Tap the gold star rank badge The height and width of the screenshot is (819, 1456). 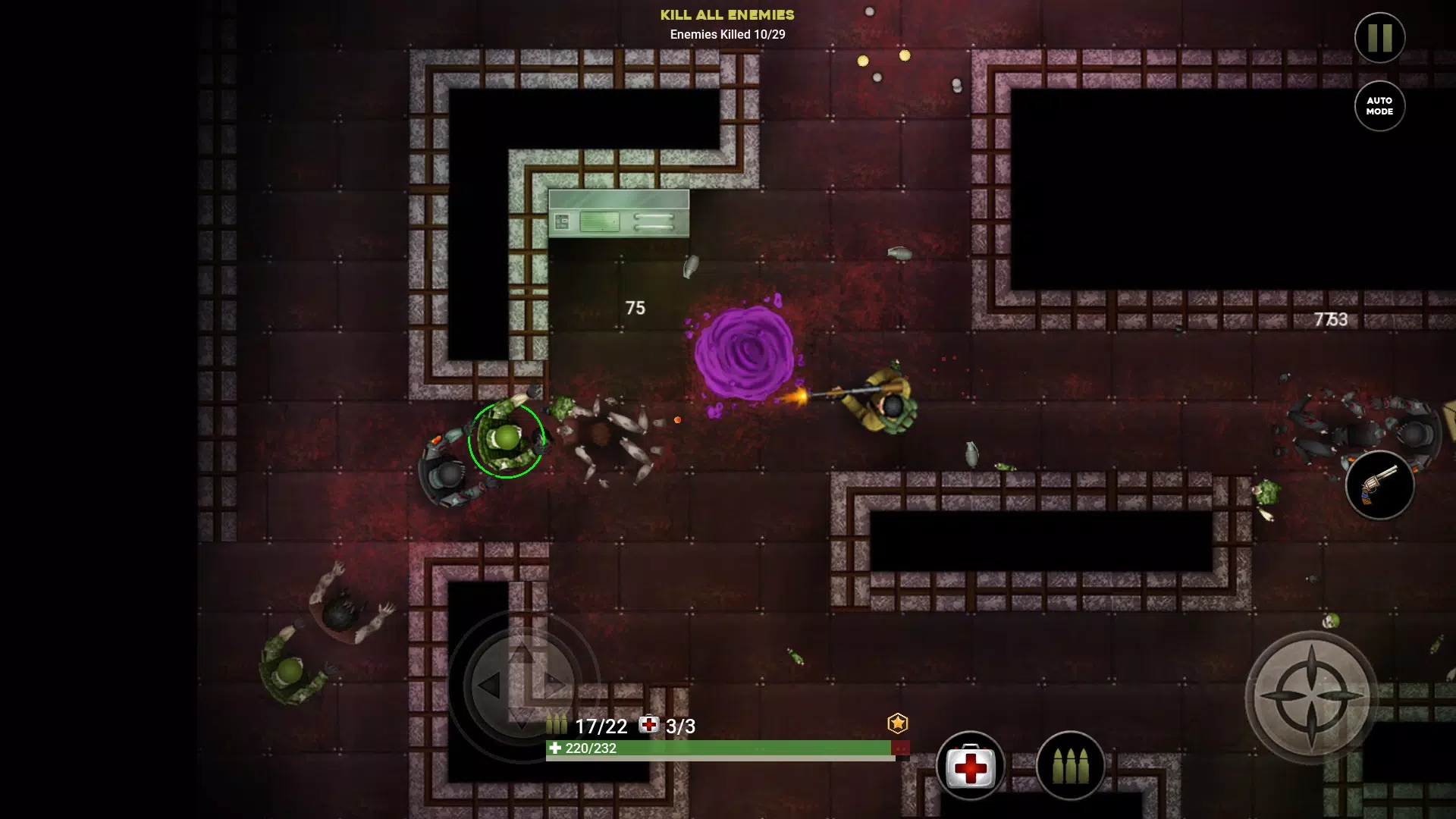pos(898,723)
